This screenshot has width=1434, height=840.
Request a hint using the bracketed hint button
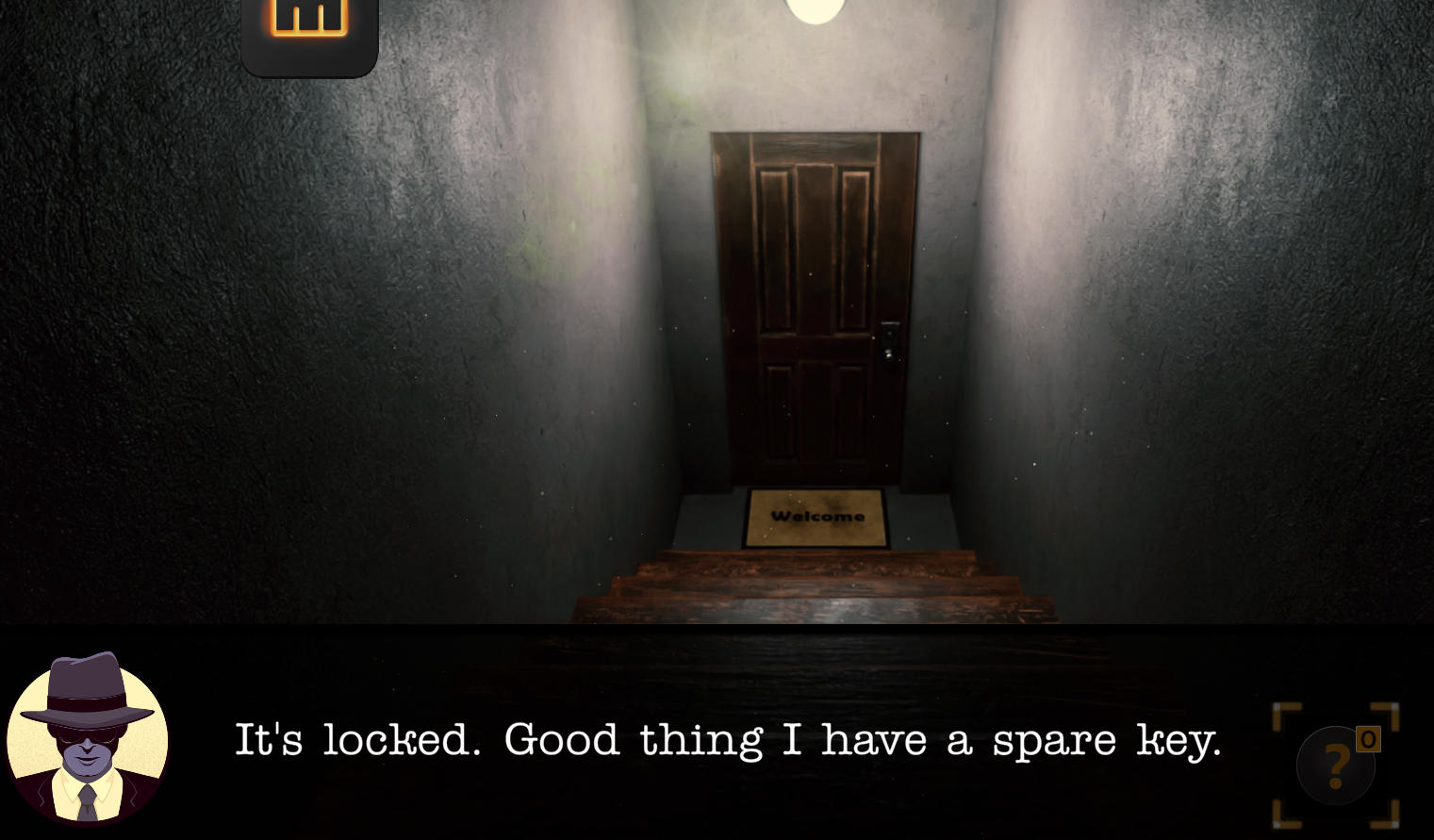[x=1336, y=766]
